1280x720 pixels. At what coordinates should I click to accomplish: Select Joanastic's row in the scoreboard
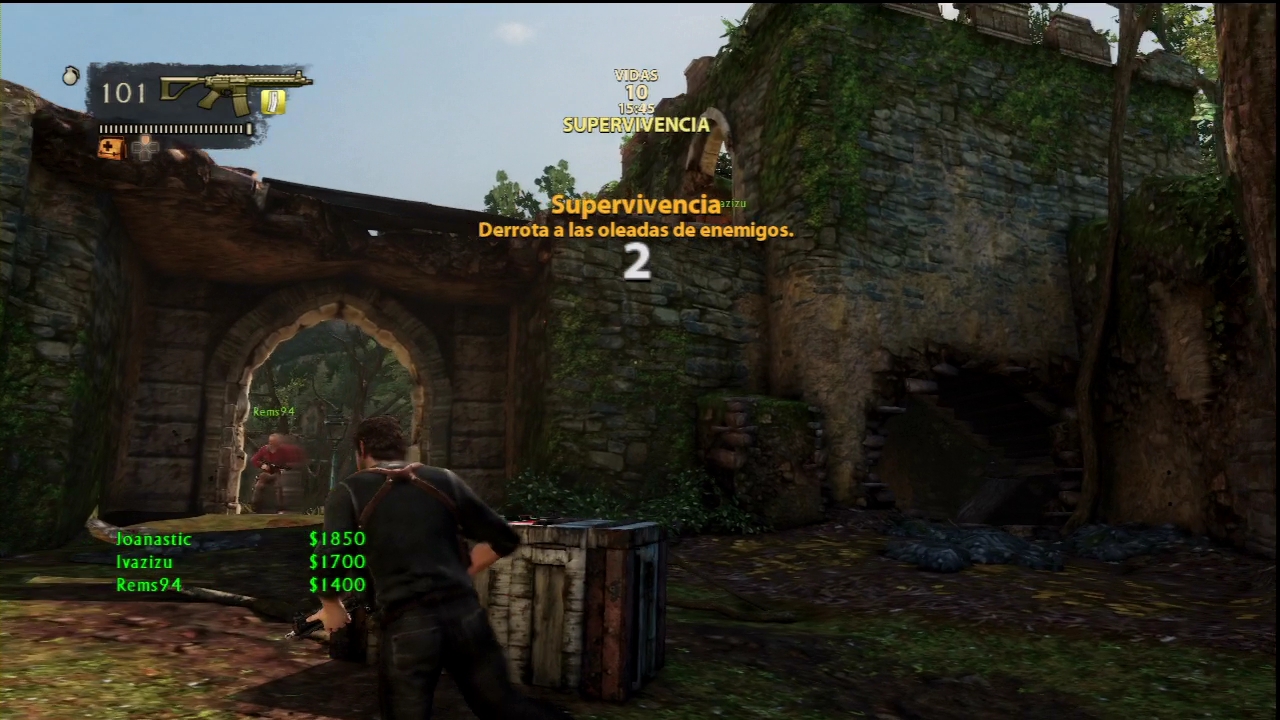(x=240, y=539)
